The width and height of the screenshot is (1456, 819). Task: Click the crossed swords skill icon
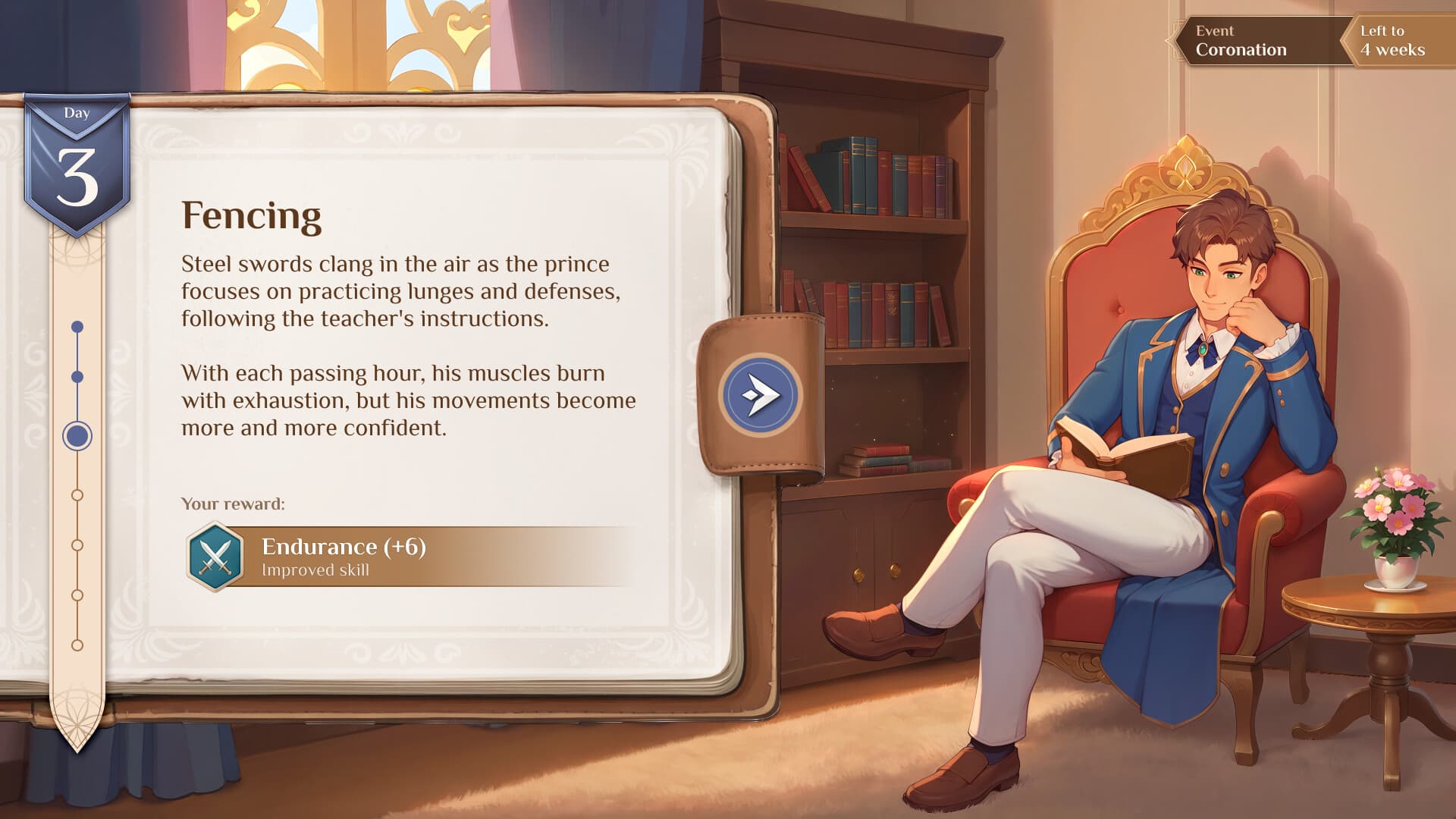(215, 557)
